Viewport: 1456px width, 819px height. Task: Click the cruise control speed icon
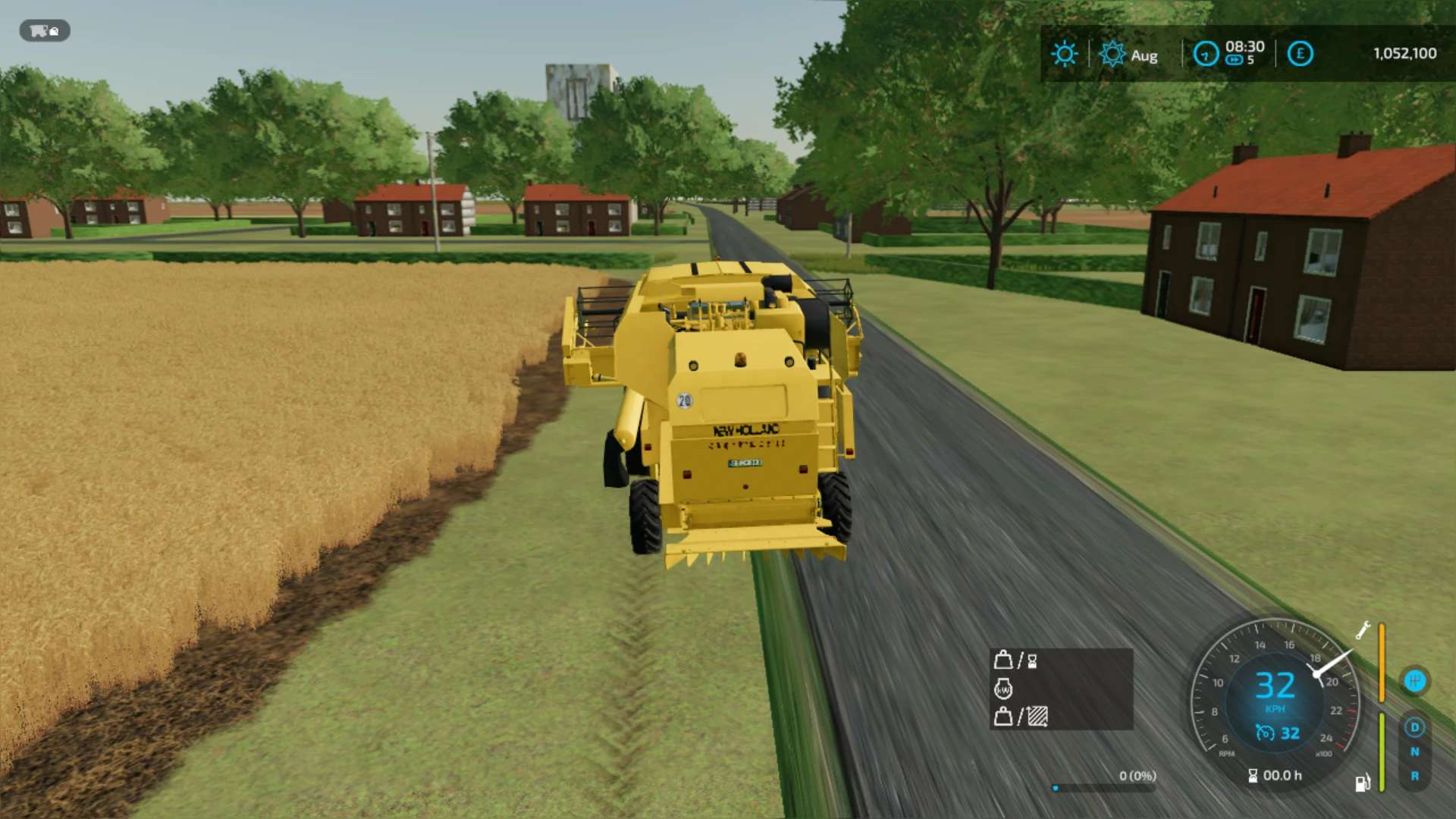pyautogui.click(x=1265, y=733)
